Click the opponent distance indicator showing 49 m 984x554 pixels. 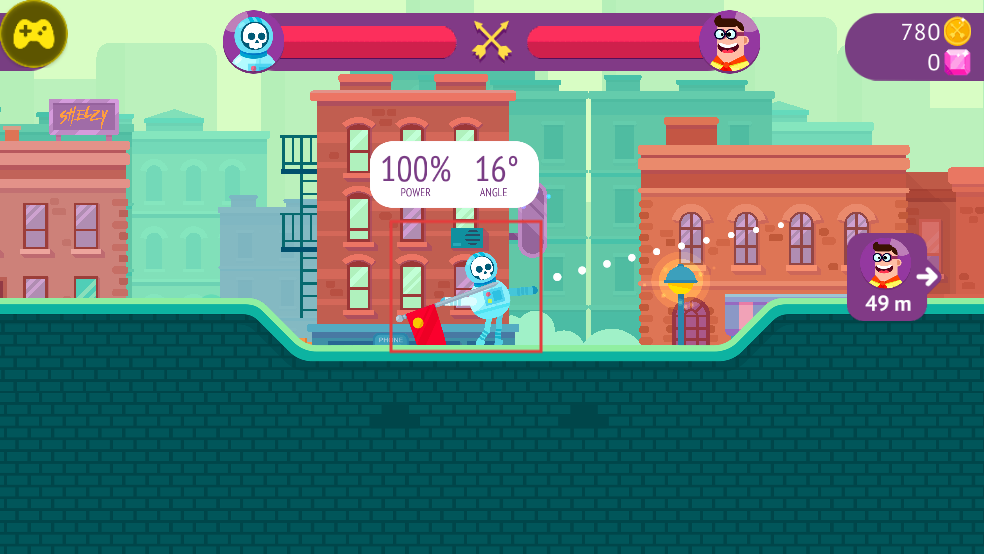[888, 278]
